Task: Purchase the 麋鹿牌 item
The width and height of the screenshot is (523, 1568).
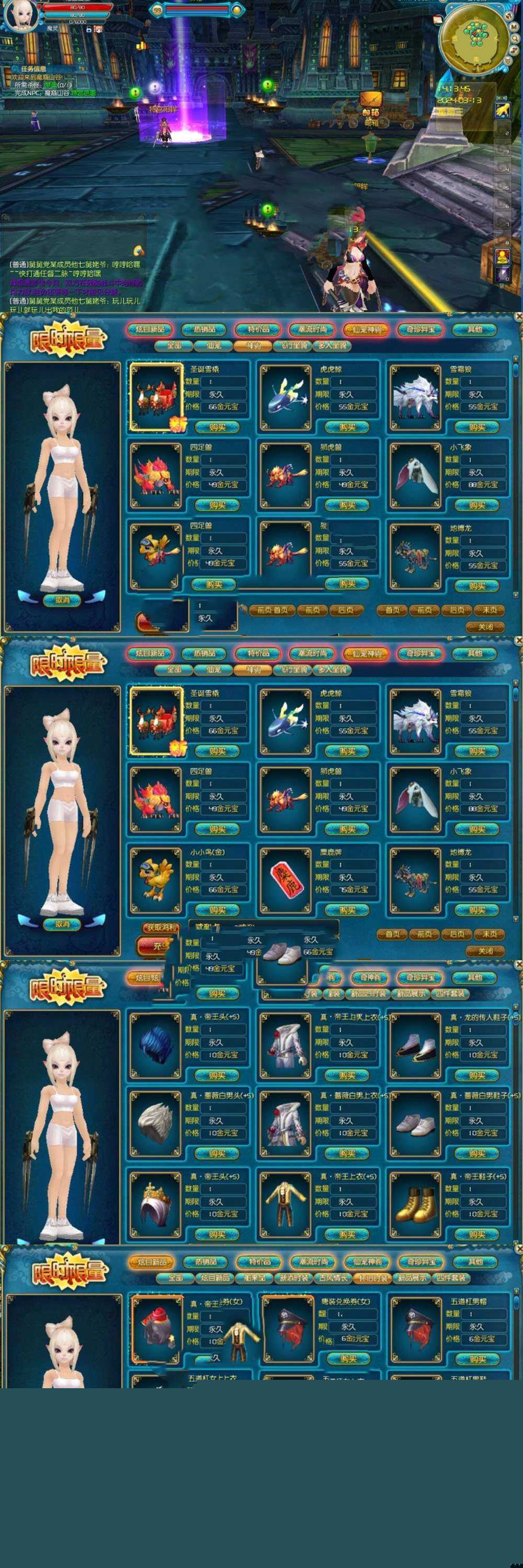Action: [347, 910]
